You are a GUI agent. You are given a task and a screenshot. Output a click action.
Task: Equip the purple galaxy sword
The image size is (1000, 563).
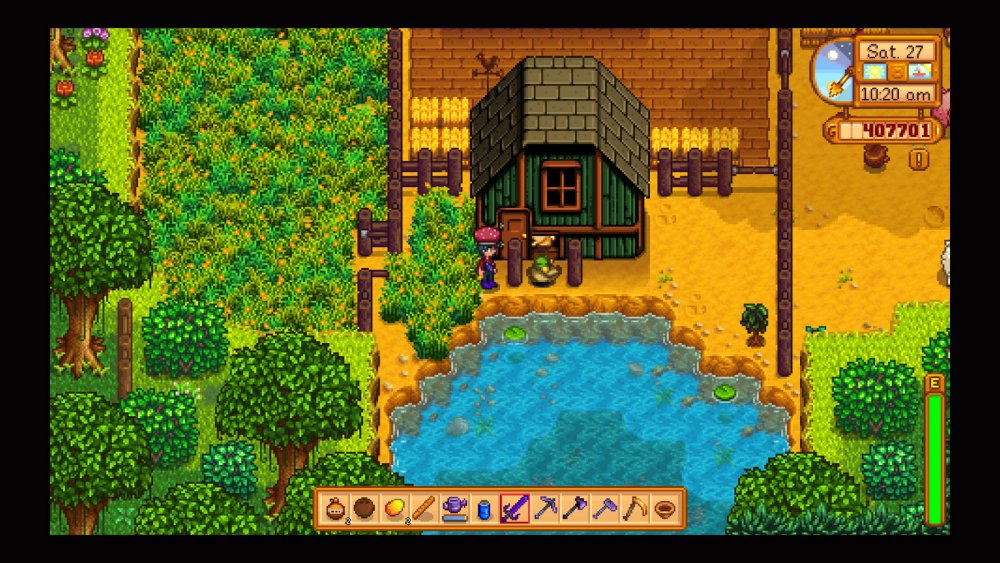[515, 509]
